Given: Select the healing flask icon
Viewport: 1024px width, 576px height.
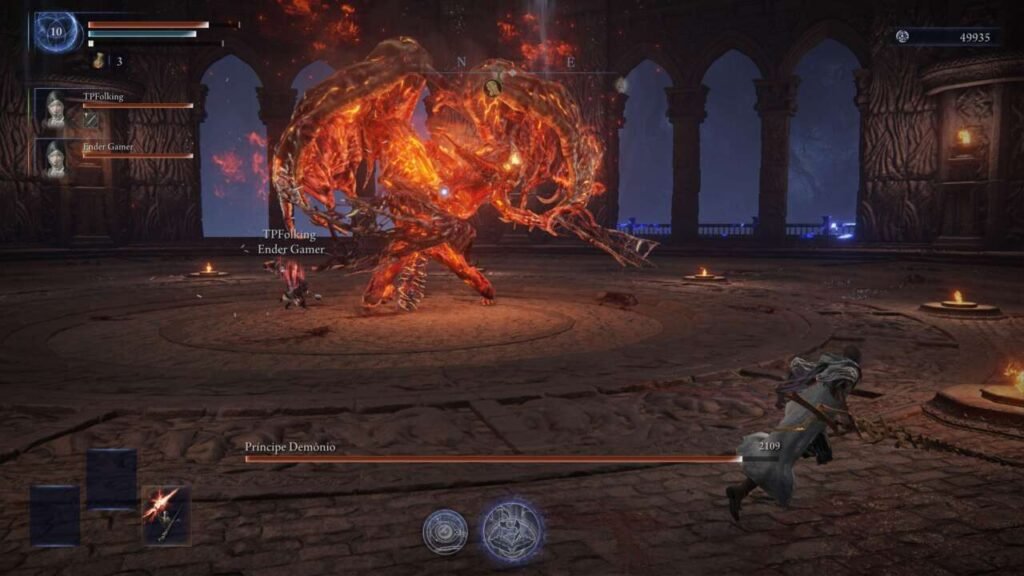Looking at the screenshot, I should click(x=98, y=62).
